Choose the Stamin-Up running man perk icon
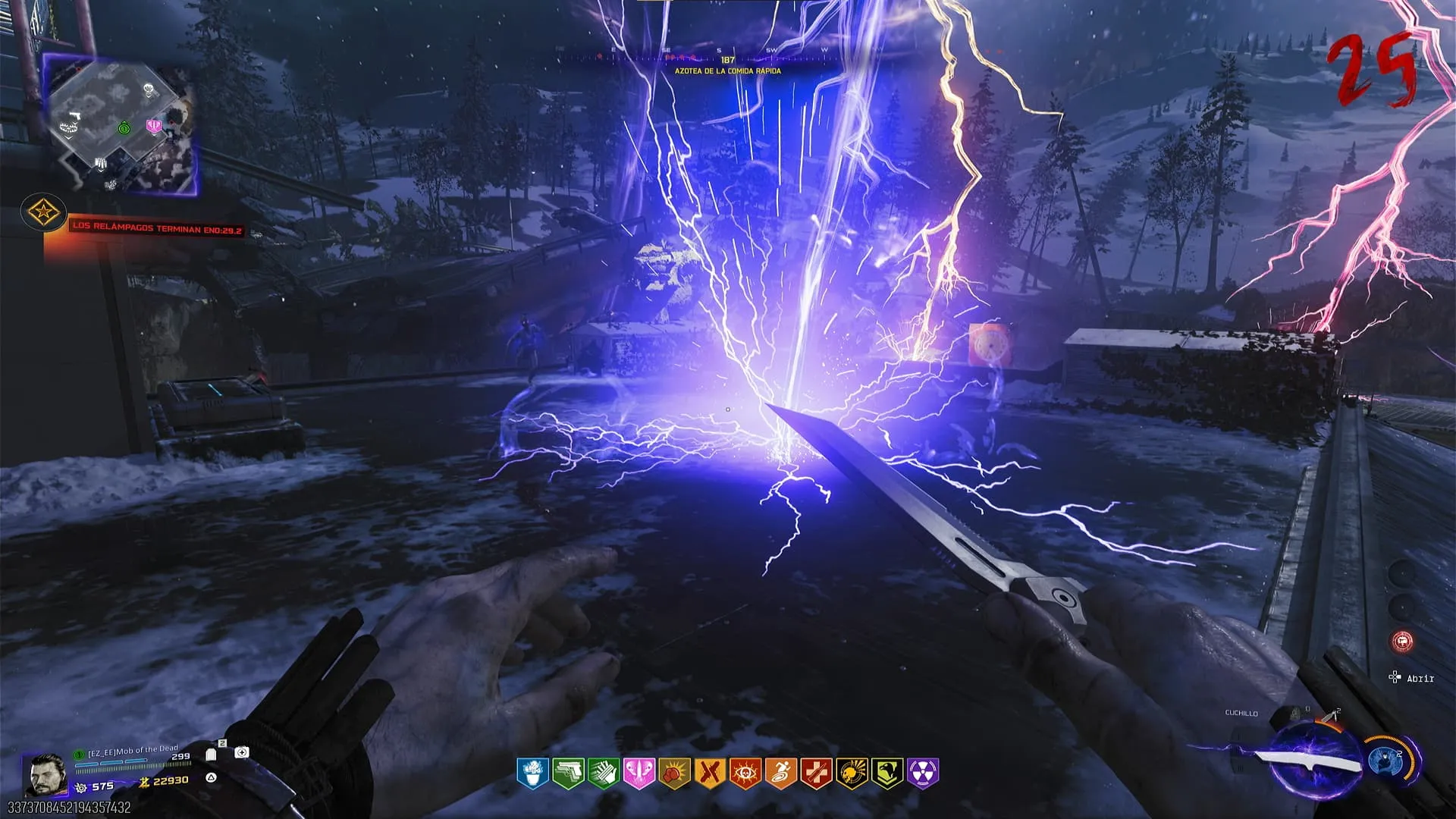 pos(780,773)
